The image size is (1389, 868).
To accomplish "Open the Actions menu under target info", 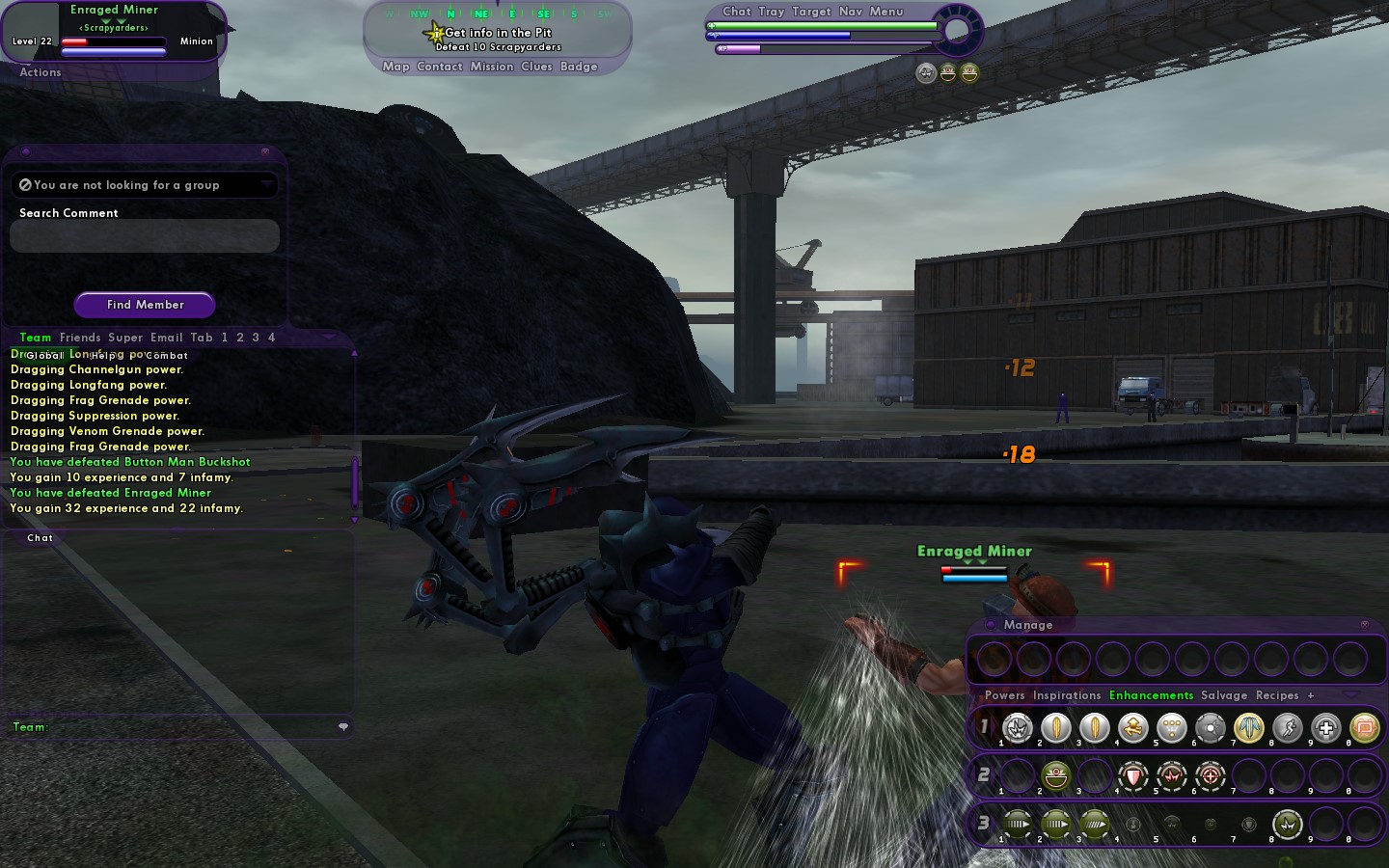I will 41,72.
